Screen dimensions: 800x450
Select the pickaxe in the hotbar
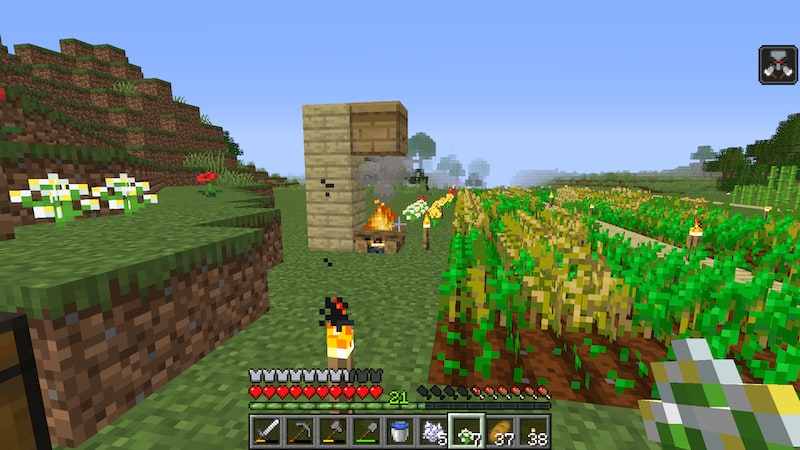tap(300, 431)
